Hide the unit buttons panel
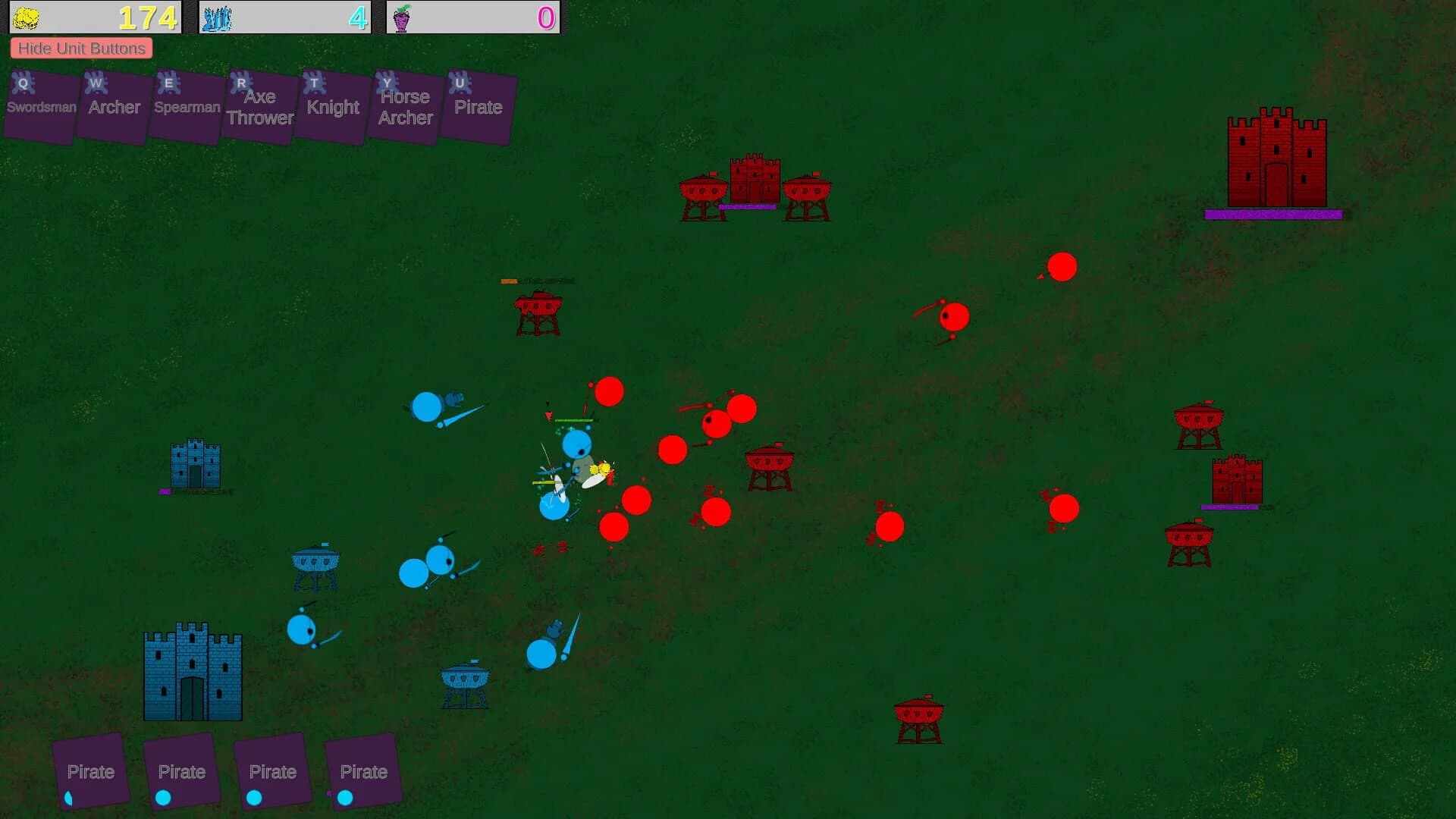The height and width of the screenshot is (819, 1456). click(81, 48)
